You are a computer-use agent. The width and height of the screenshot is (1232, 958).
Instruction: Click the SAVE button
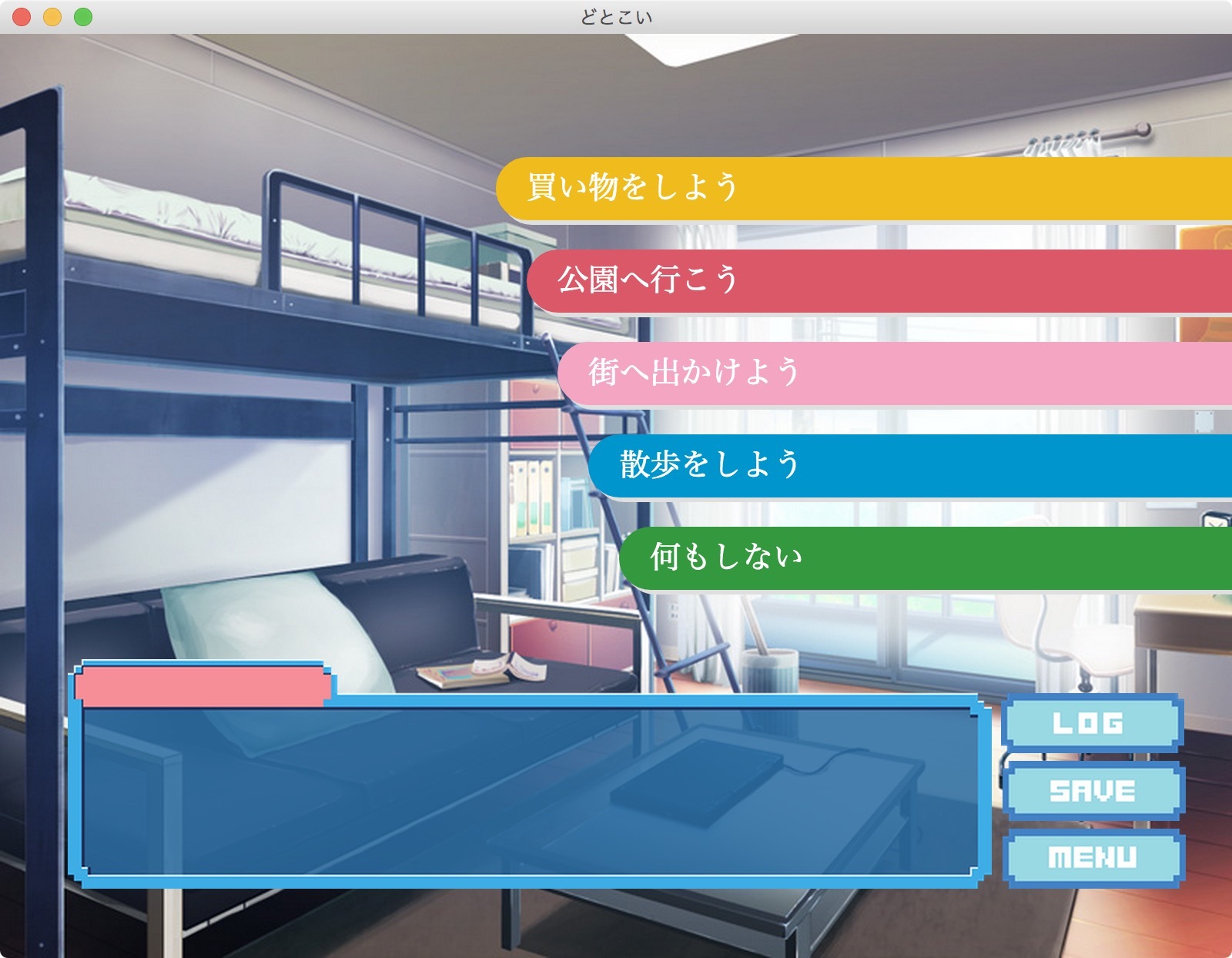tap(1093, 790)
